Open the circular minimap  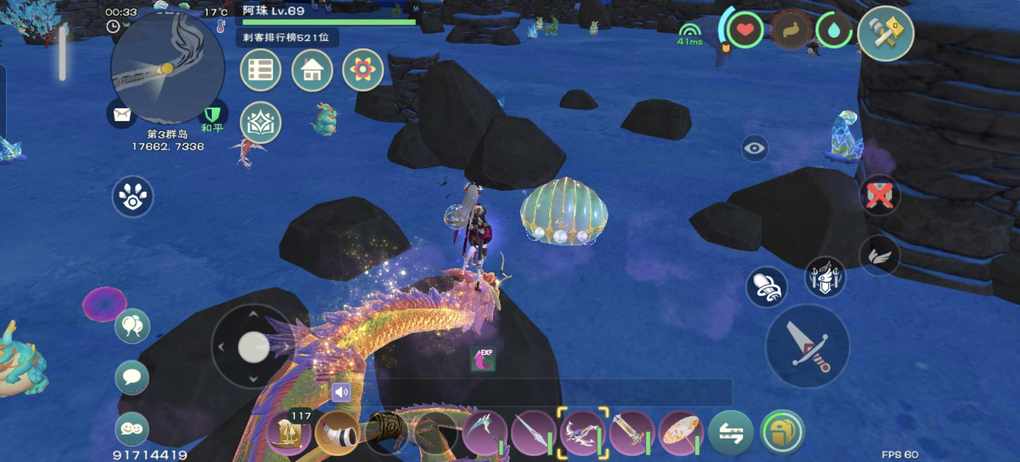[167, 71]
